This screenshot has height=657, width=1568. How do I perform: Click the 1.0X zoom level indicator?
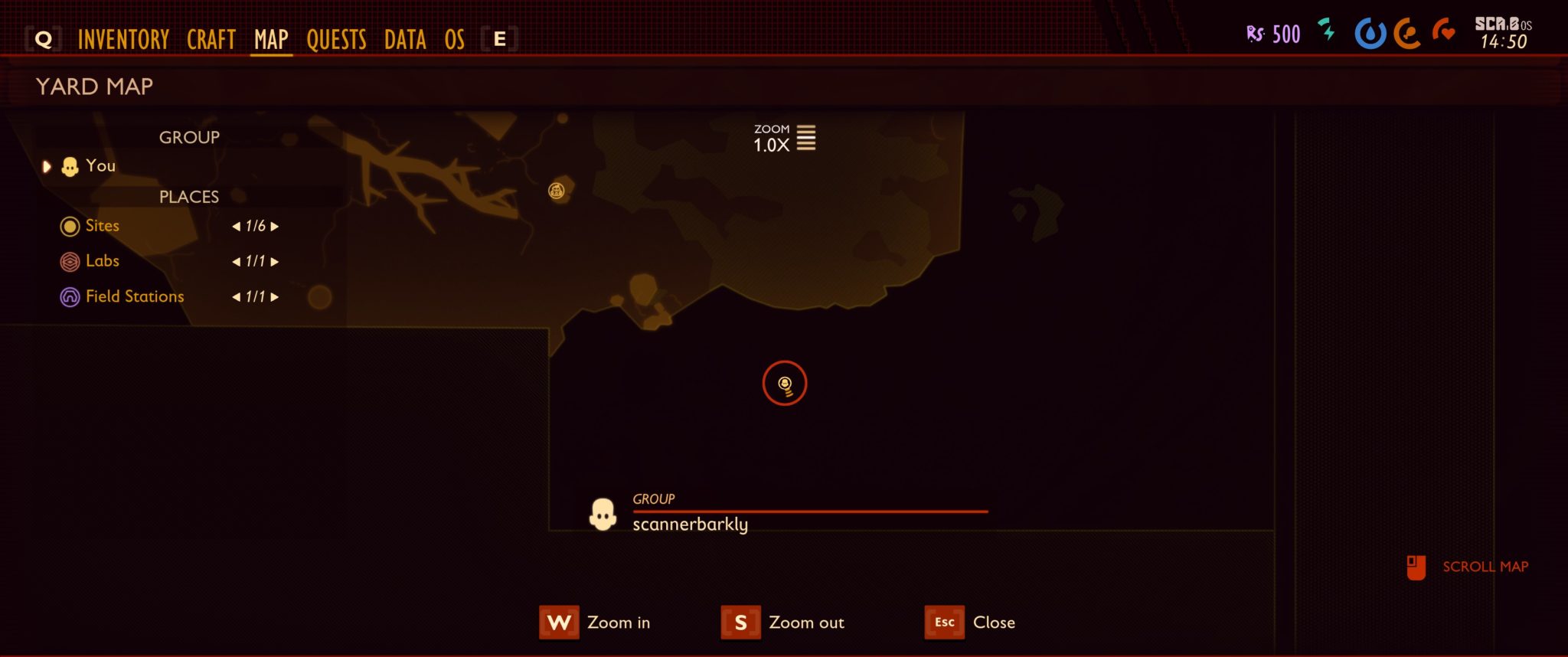[x=770, y=145]
